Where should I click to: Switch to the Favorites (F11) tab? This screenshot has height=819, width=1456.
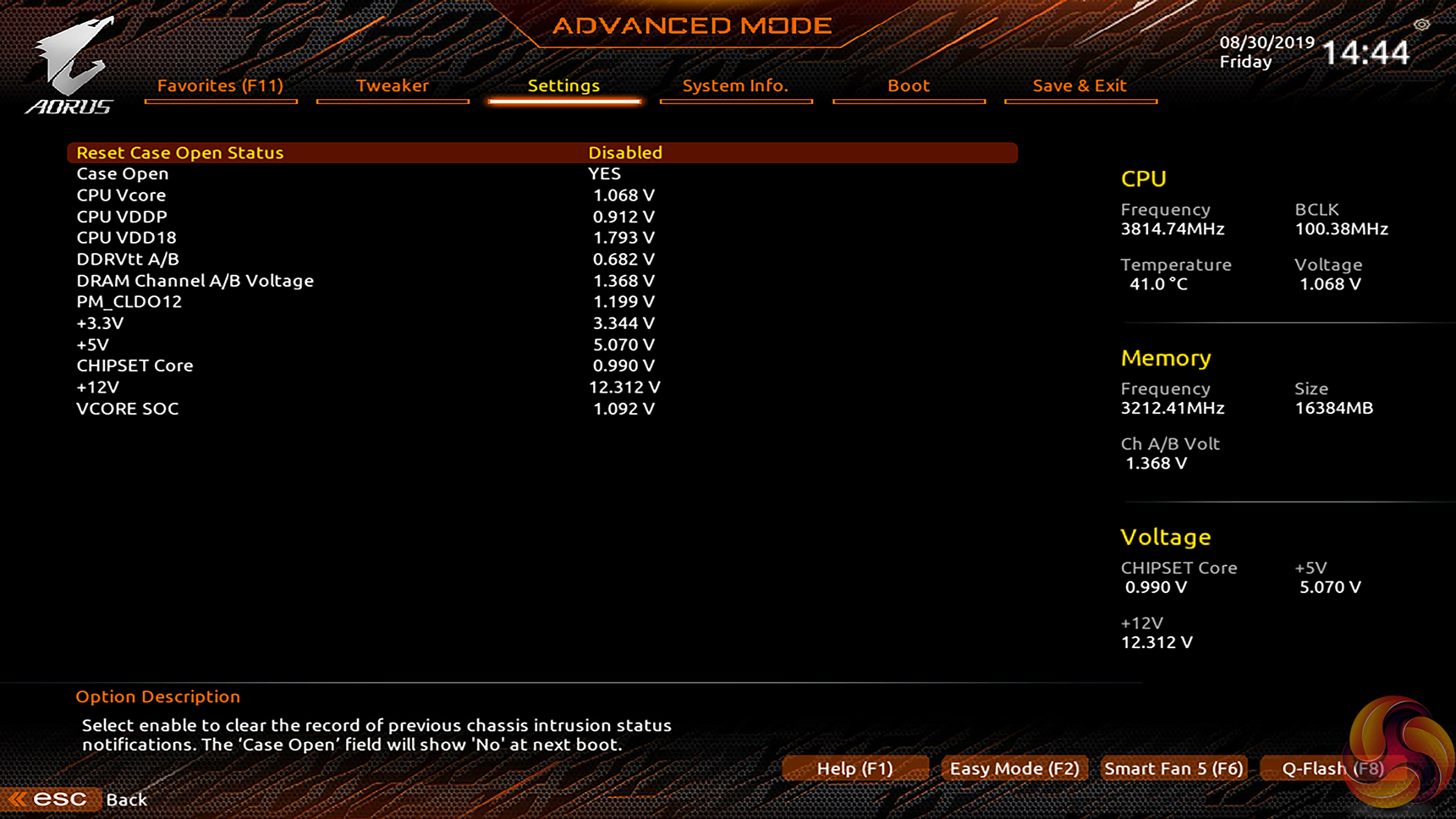(x=220, y=85)
